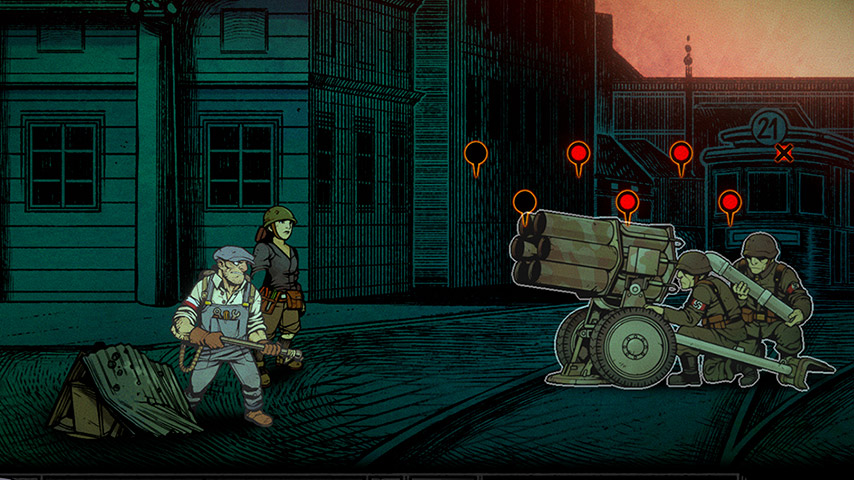Select the red pin above the rightmost soldier's helmet
Image resolution: width=854 pixels, height=480 pixels.
click(730, 204)
